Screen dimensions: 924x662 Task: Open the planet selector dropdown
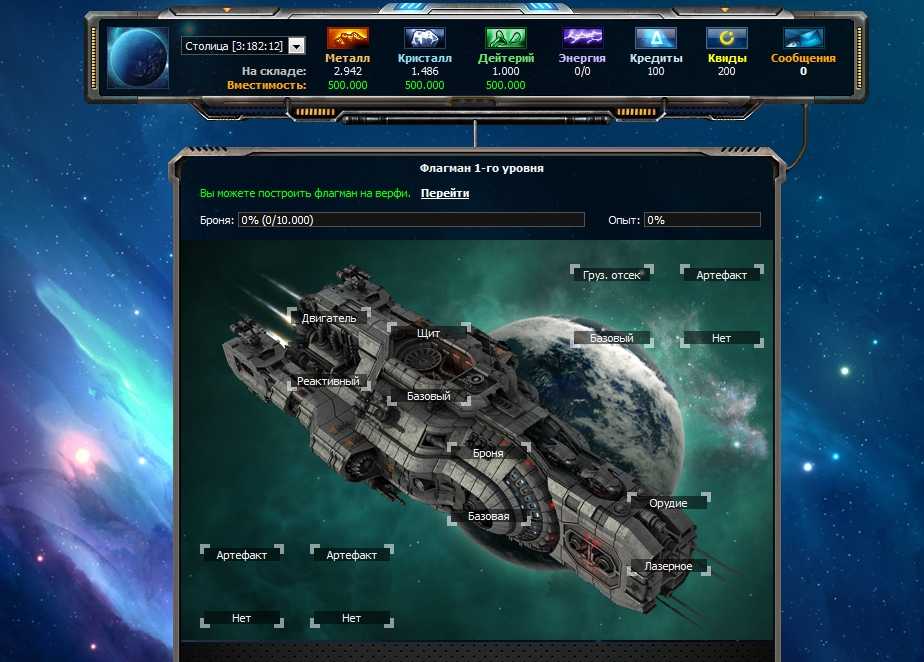click(x=296, y=47)
